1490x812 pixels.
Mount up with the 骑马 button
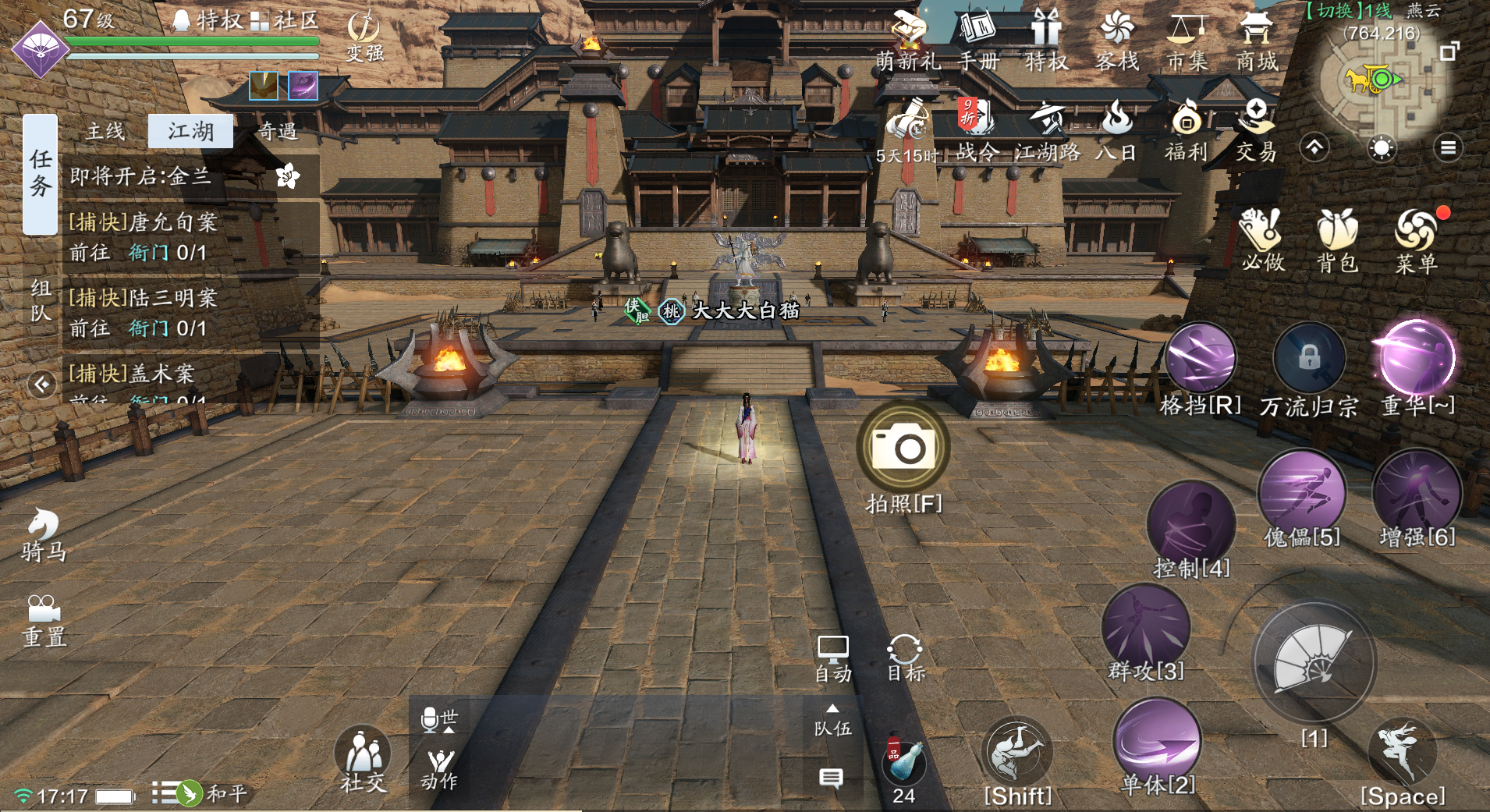click(x=44, y=534)
